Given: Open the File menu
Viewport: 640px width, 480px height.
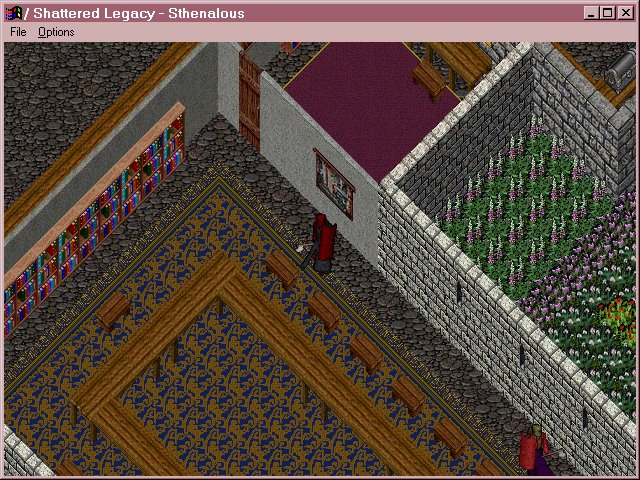Looking at the screenshot, I should coord(17,32).
